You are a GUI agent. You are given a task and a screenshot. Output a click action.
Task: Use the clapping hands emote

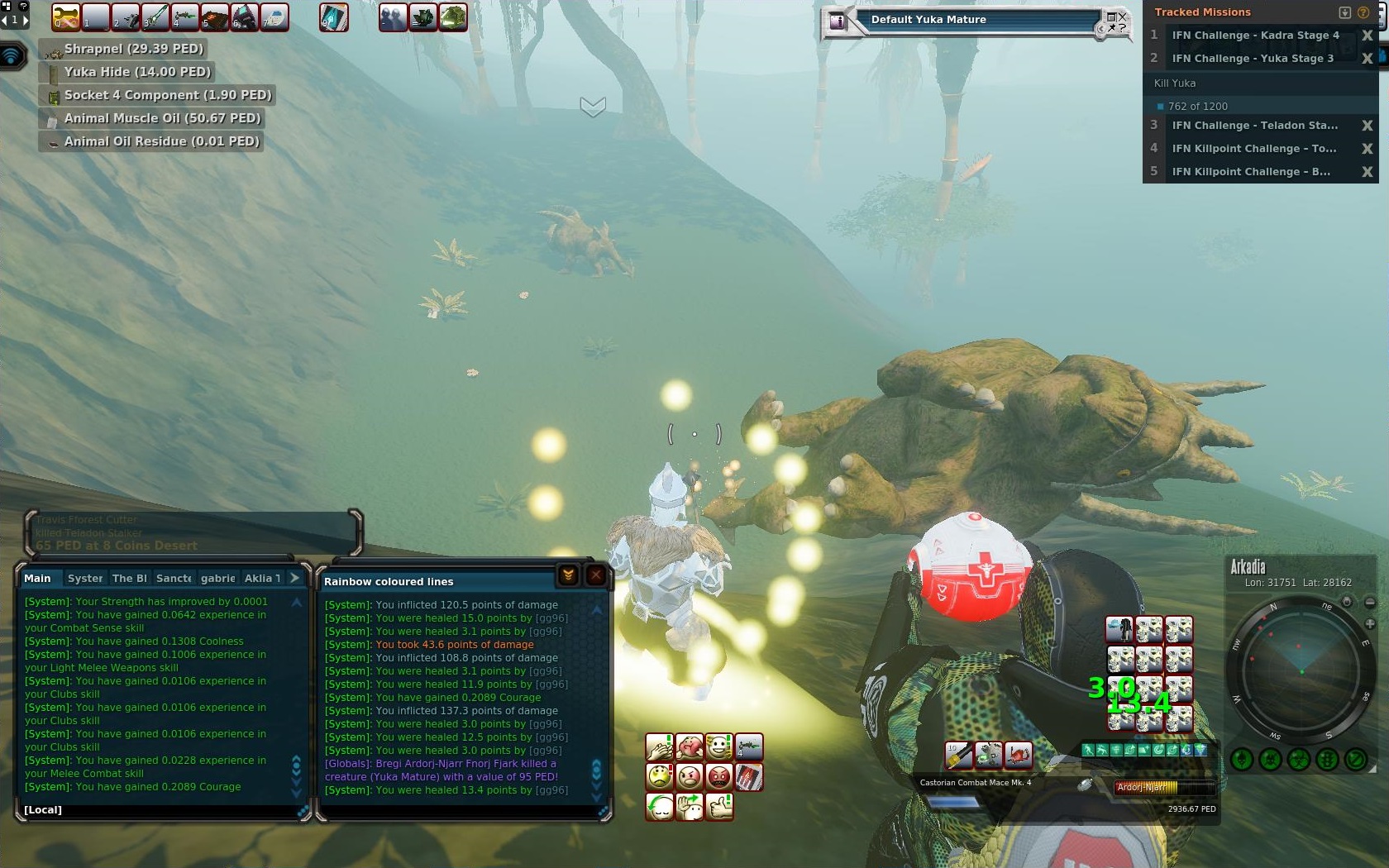660,747
